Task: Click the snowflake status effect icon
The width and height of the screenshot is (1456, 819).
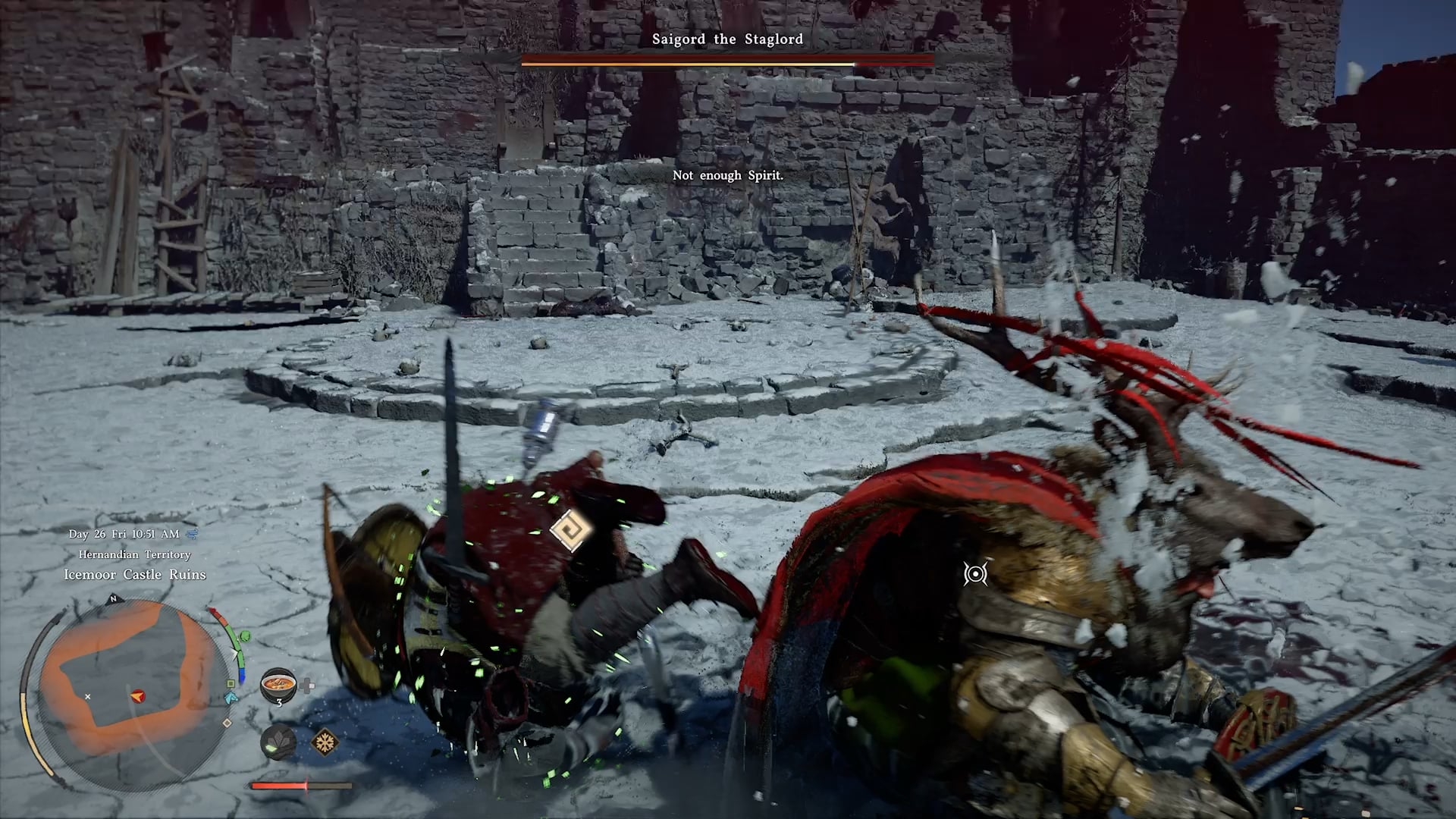Action: [326, 742]
